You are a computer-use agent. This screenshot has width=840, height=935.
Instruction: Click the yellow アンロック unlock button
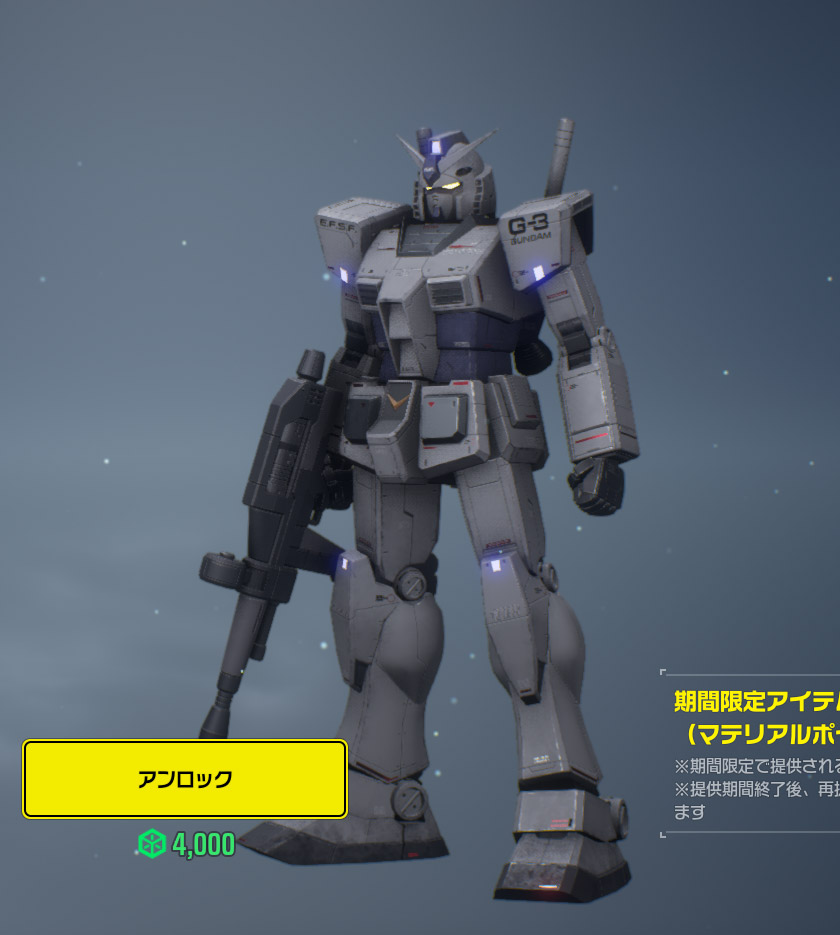click(185, 779)
